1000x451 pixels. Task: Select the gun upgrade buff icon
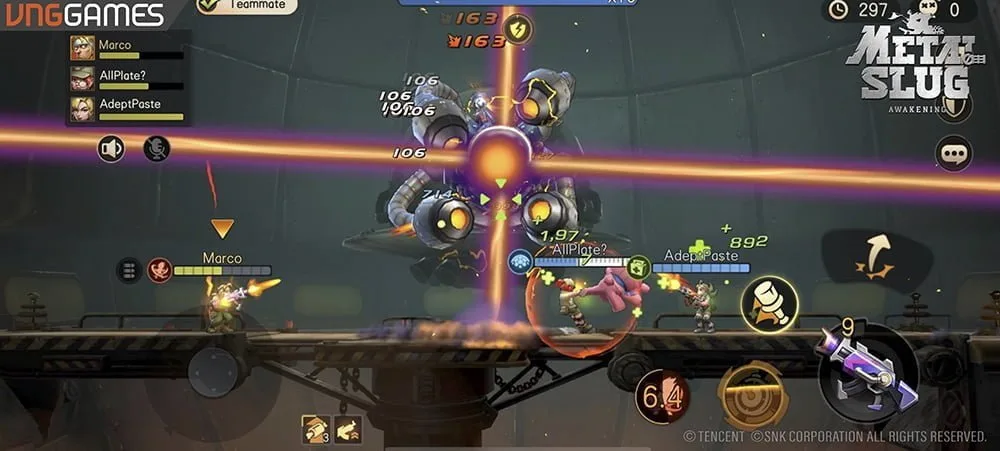[x=349, y=429]
